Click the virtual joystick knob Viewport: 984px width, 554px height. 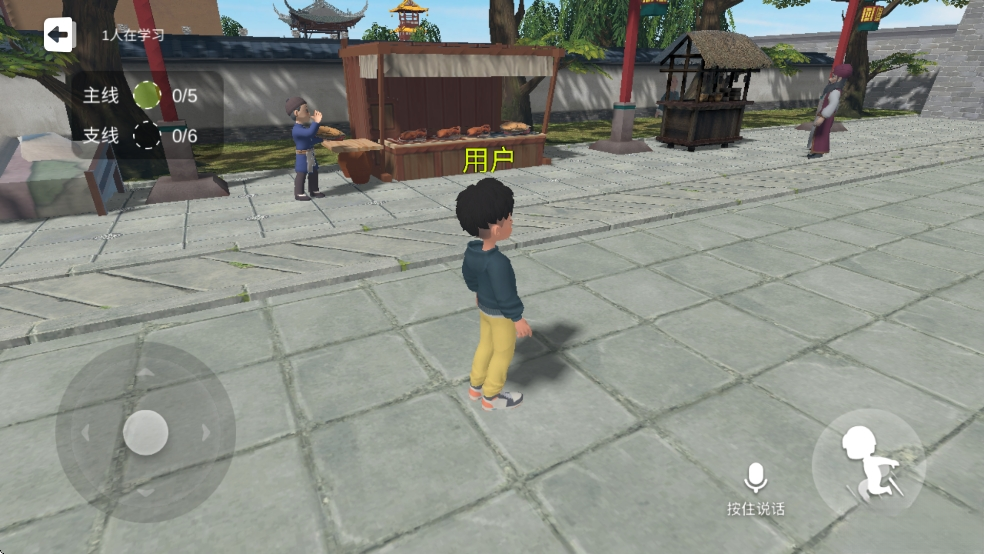pyautogui.click(x=146, y=432)
